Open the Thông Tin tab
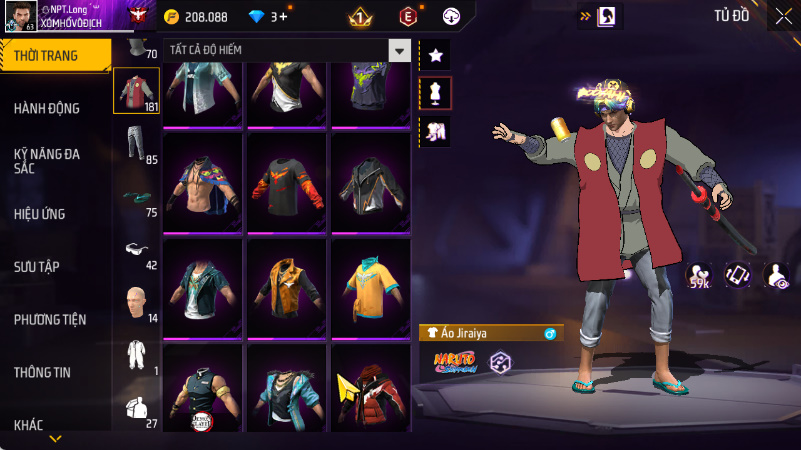 coord(42,372)
